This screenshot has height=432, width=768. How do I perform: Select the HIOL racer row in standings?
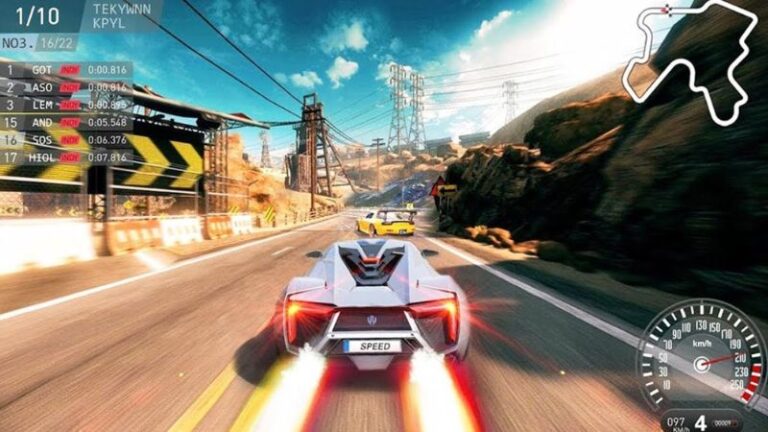coord(66,157)
